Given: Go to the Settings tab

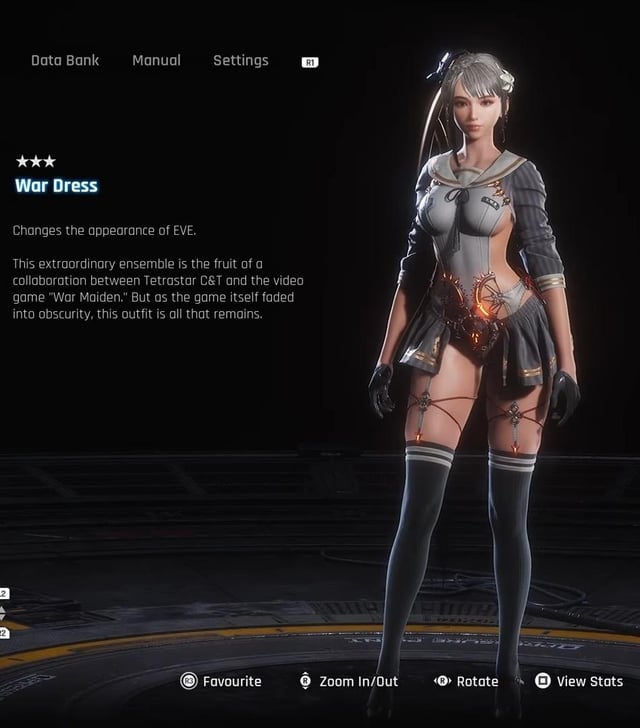Looking at the screenshot, I should pyautogui.click(x=240, y=61).
